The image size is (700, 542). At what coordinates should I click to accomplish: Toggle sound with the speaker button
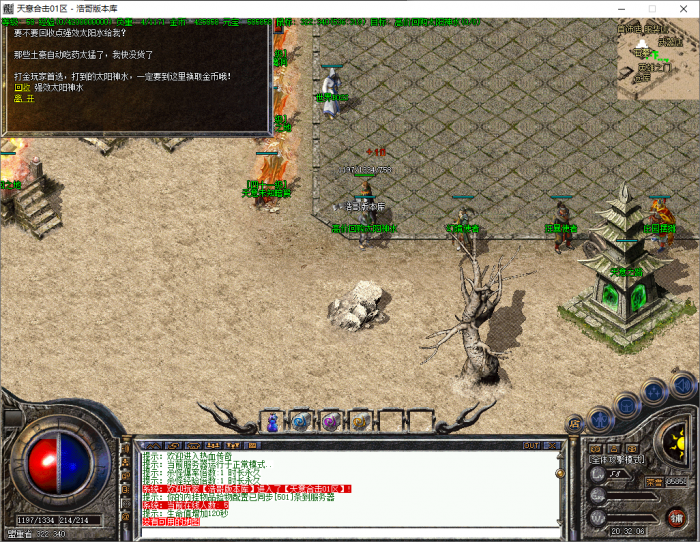[683, 384]
